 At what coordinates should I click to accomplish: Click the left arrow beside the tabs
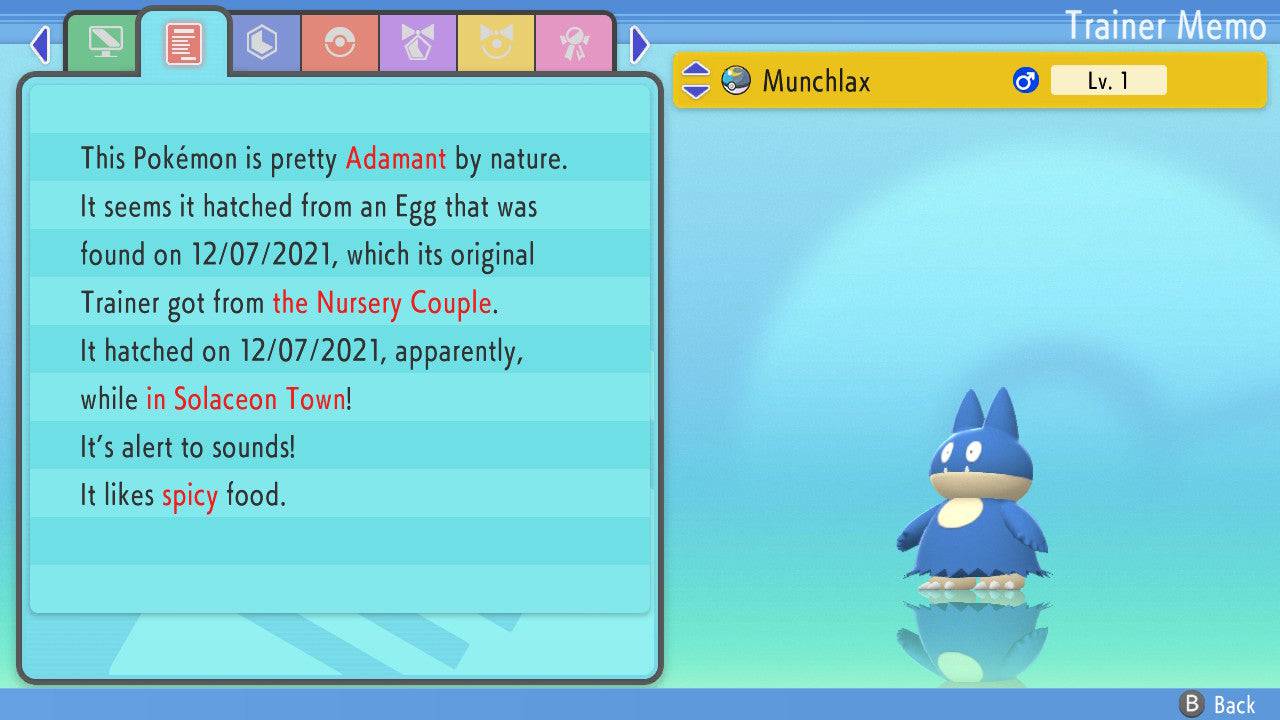tap(40, 44)
